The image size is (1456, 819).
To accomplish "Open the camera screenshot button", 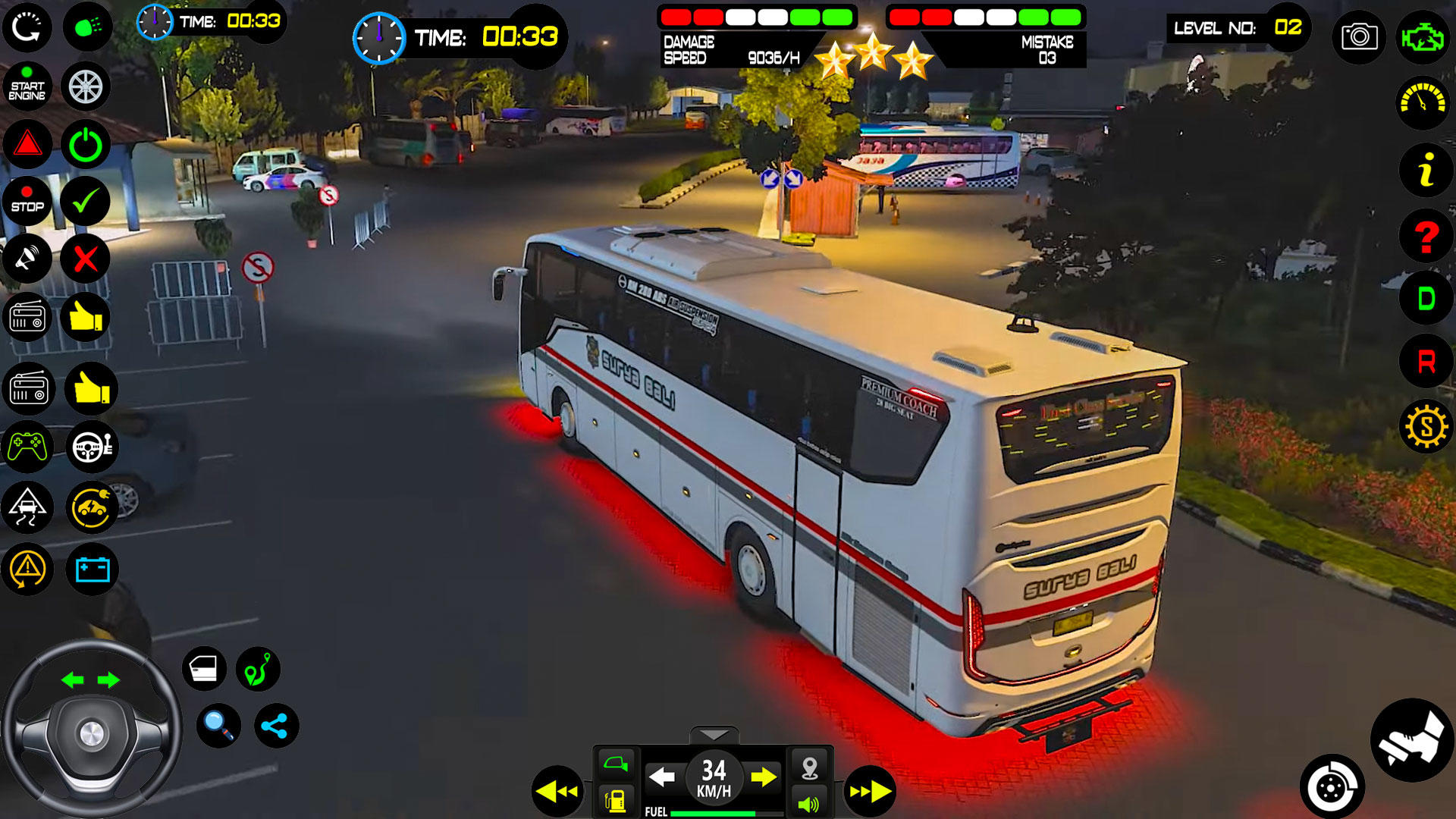I will 1359,36.
